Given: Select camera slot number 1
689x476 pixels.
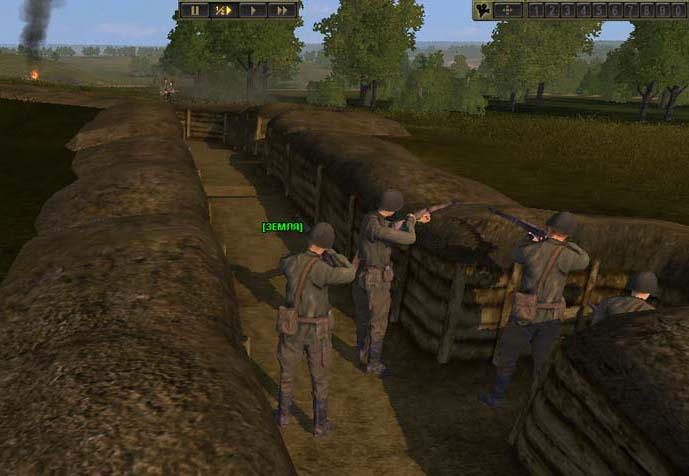Looking at the screenshot, I should point(536,10).
